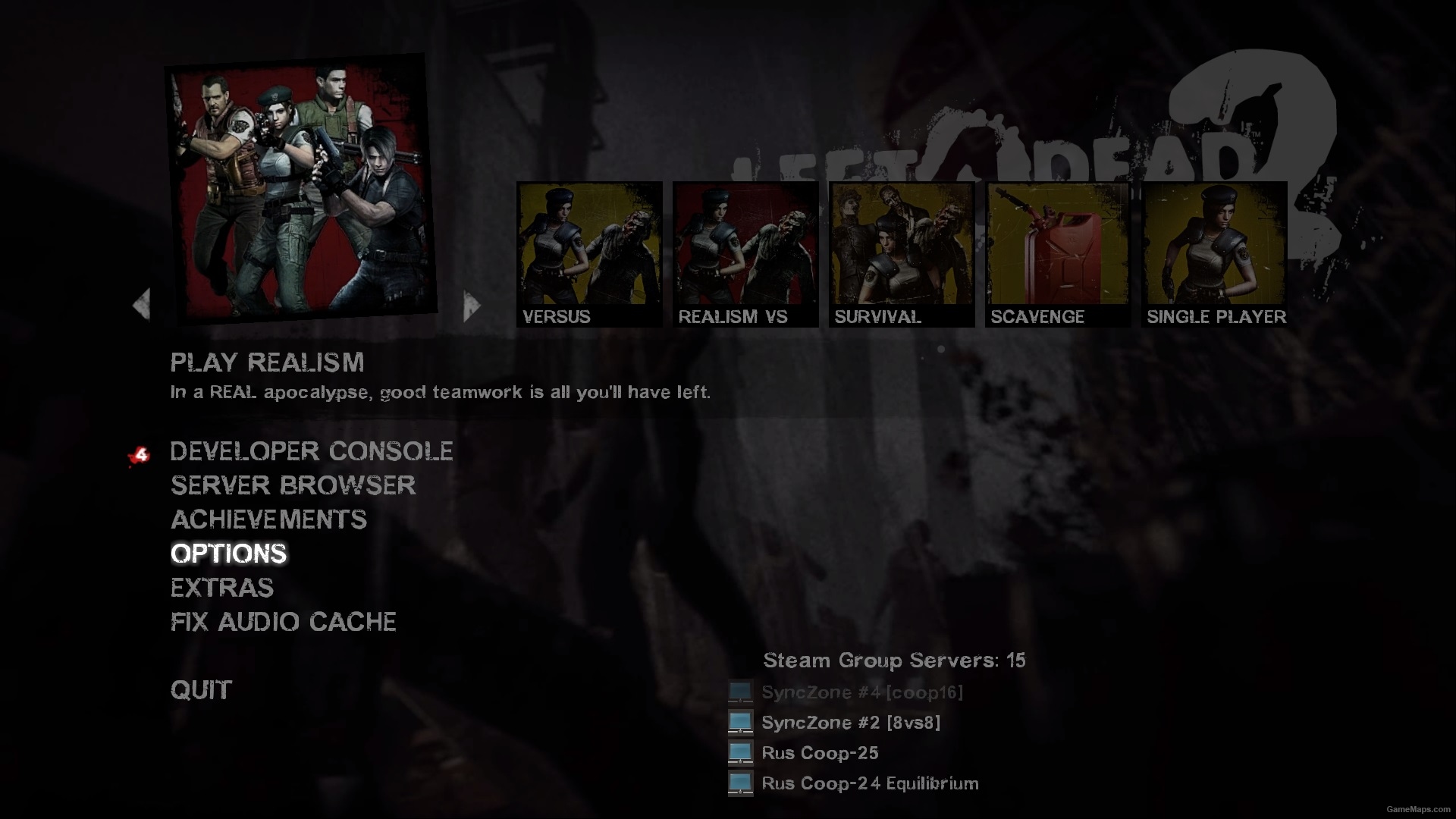The height and width of the screenshot is (819, 1456).
Task: Expand previous campaign with left arrow
Action: coord(142,303)
